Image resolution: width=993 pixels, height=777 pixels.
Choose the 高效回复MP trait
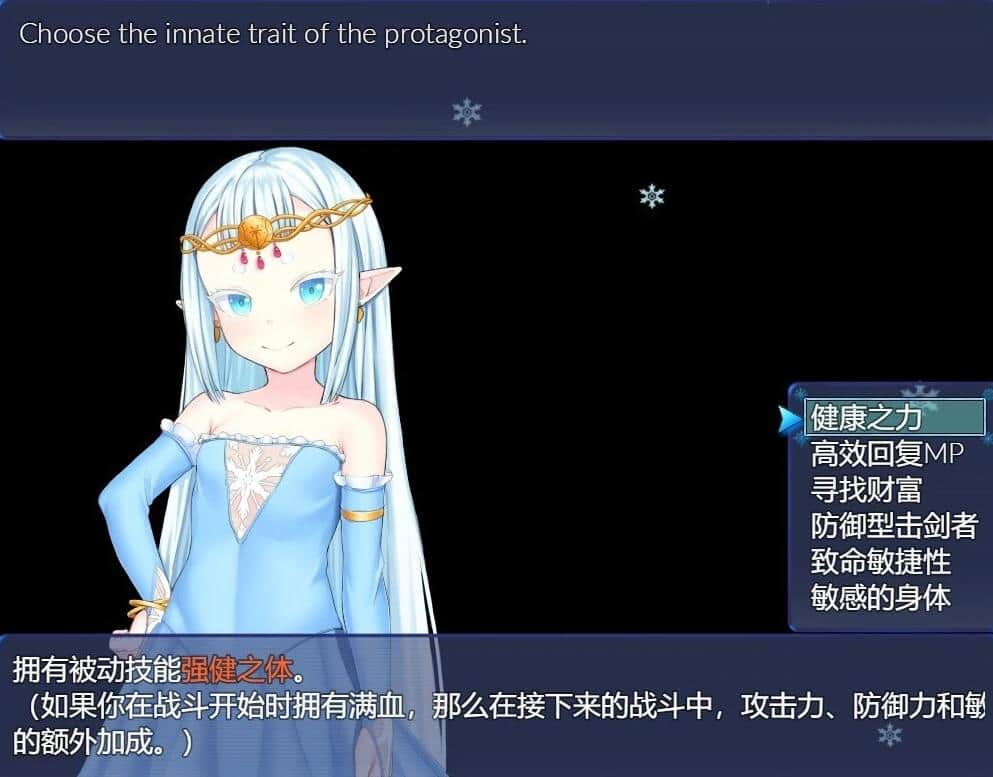tap(887, 454)
